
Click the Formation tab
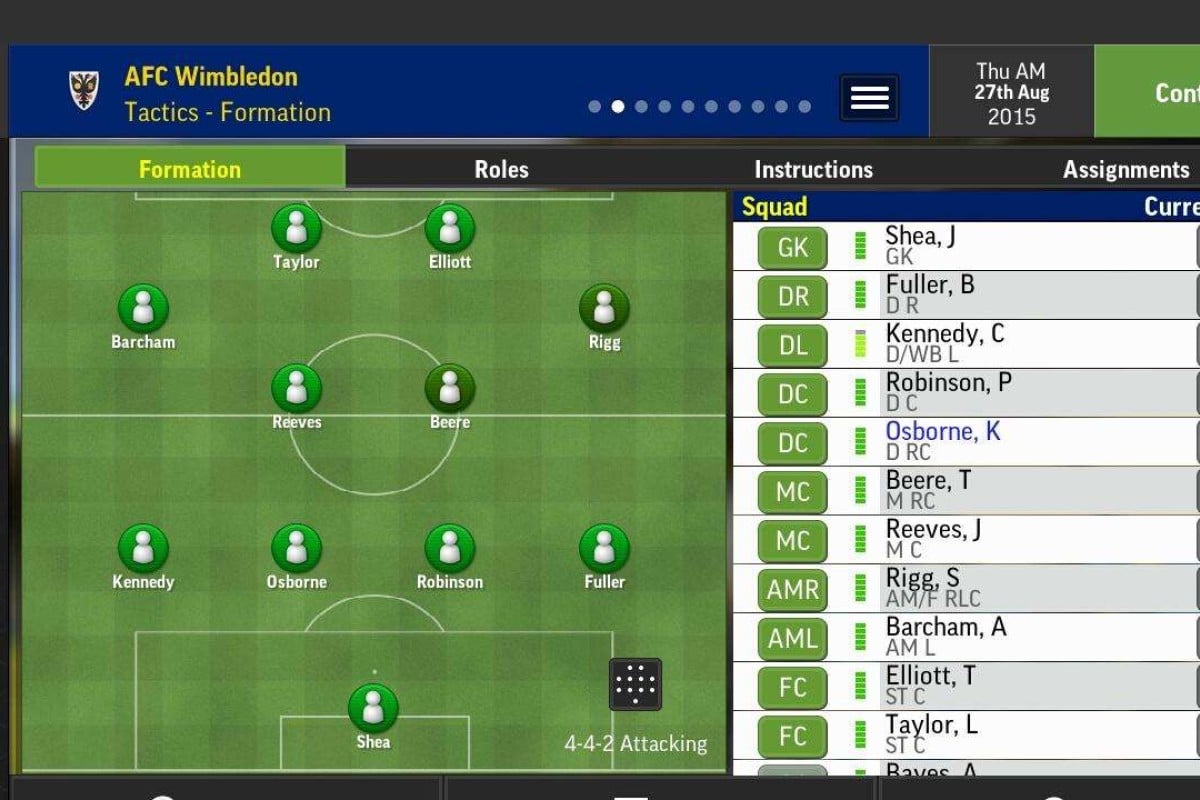click(190, 168)
